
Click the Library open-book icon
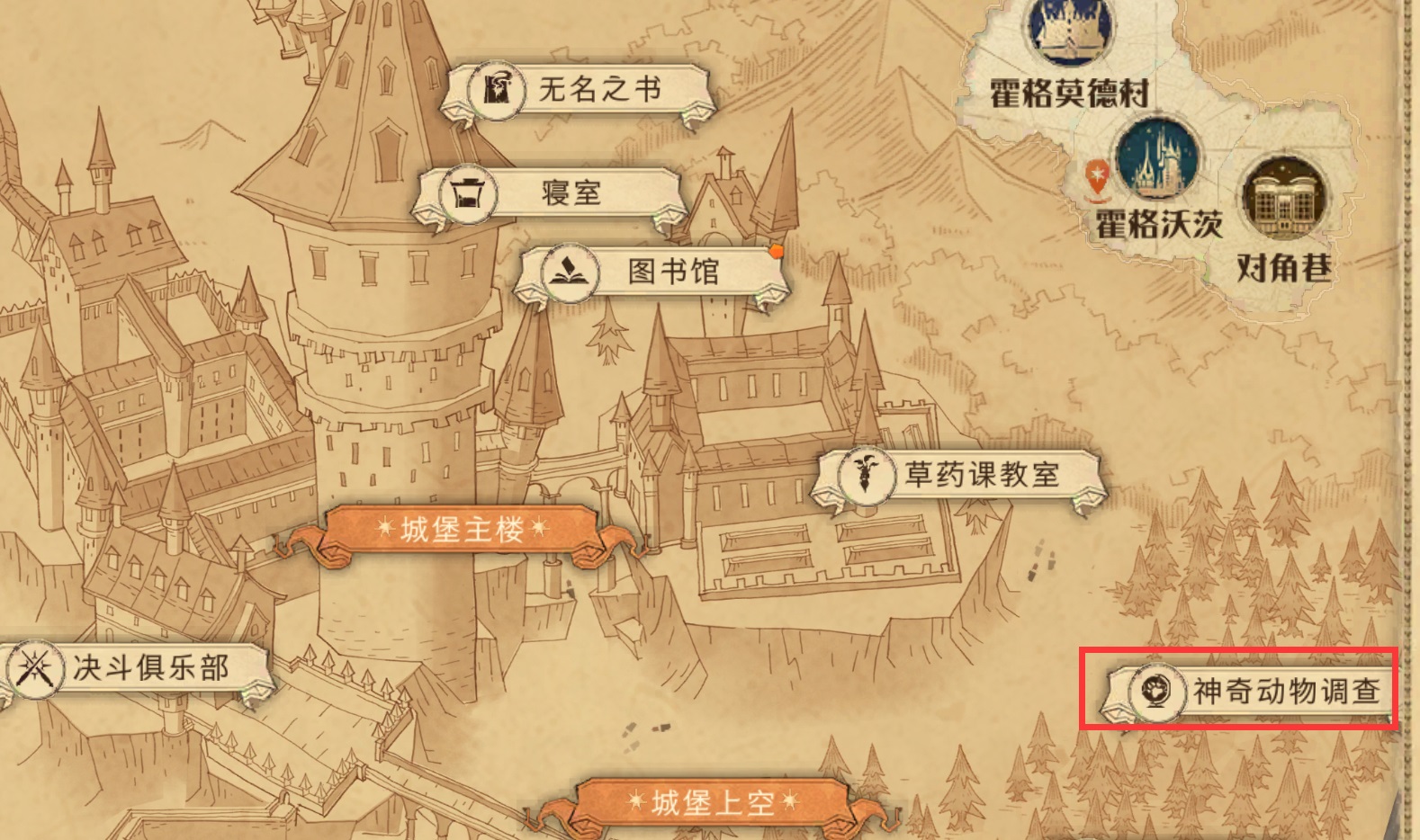565,273
